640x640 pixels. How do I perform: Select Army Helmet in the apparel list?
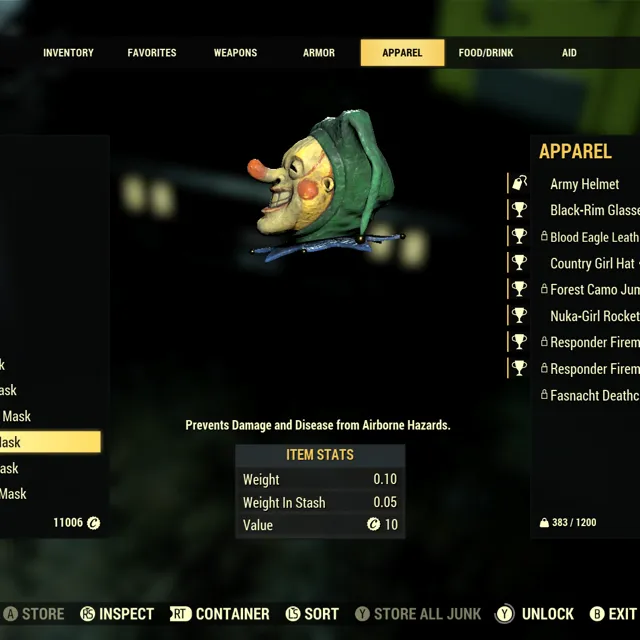pos(585,184)
